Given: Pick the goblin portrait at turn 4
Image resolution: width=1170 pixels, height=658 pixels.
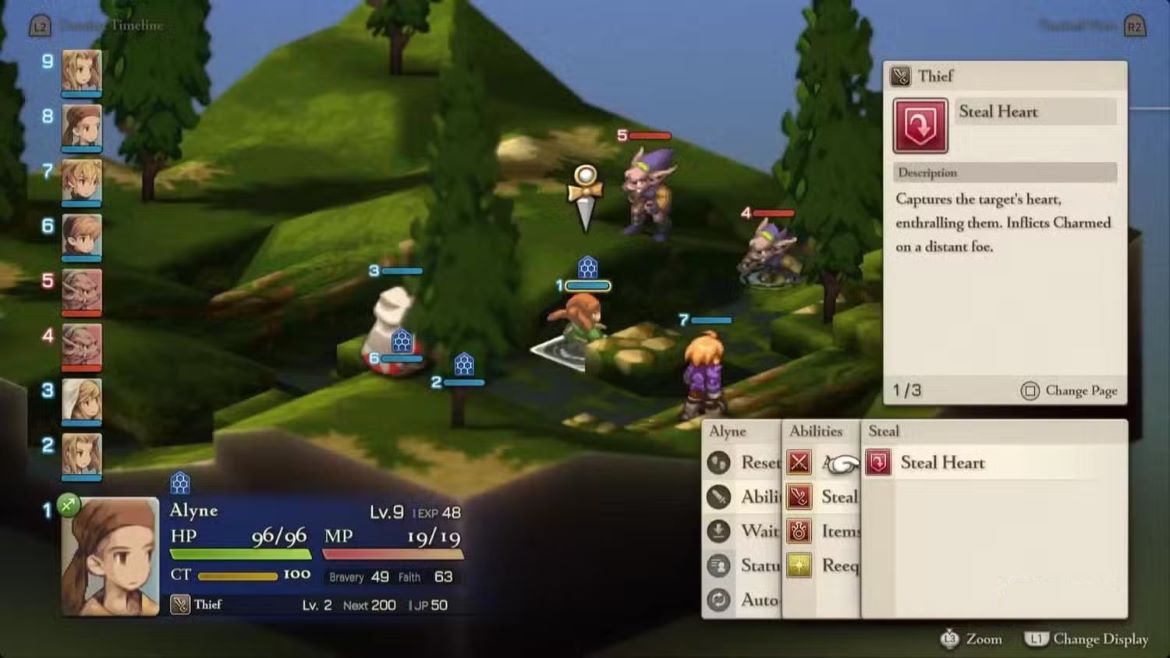Looking at the screenshot, I should point(82,345).
